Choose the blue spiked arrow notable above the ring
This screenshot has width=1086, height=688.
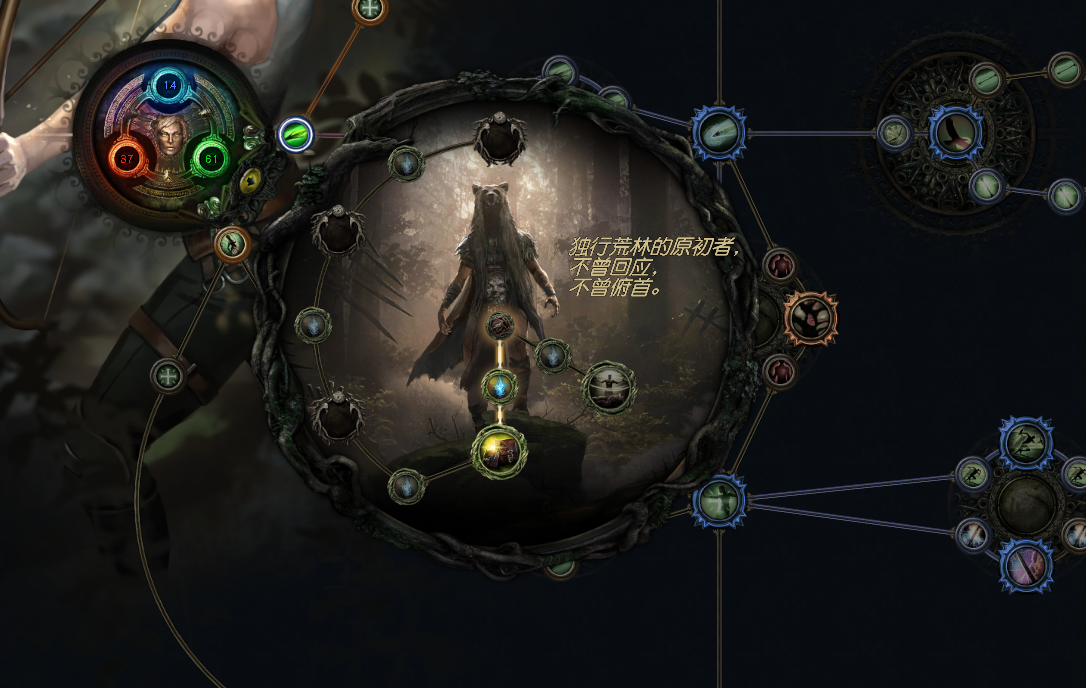[x=719, y=132]
